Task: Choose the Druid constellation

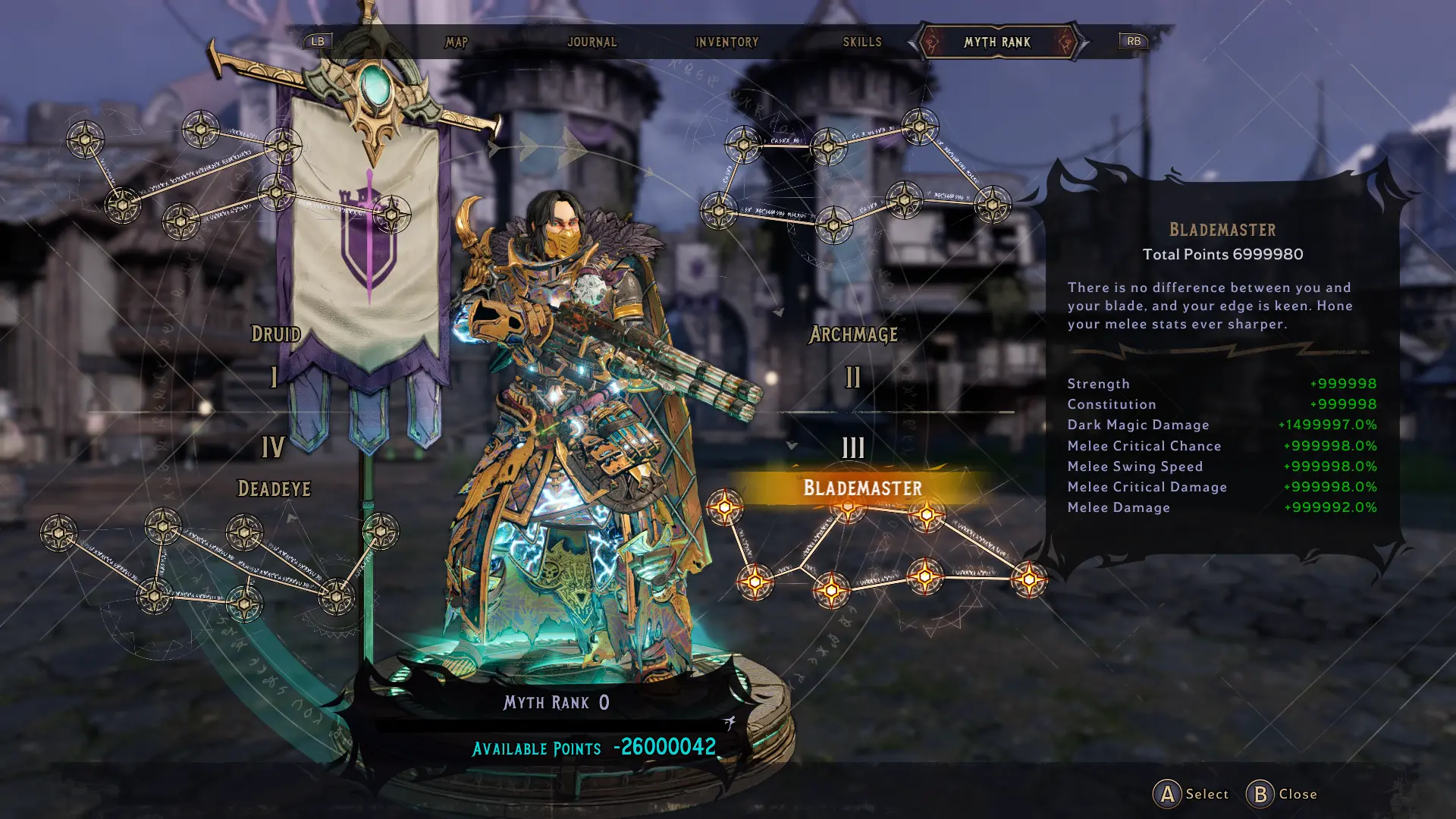Action: click(275, 334)
